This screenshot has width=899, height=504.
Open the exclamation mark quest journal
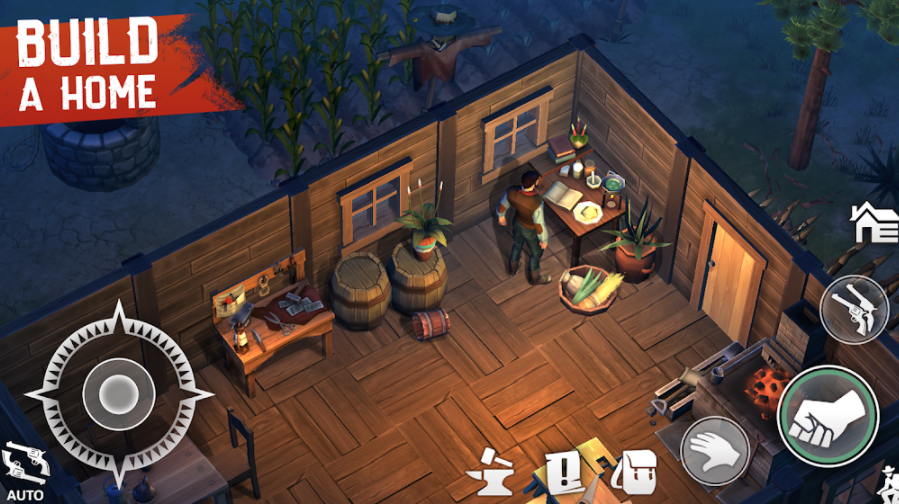click(563, 469)
